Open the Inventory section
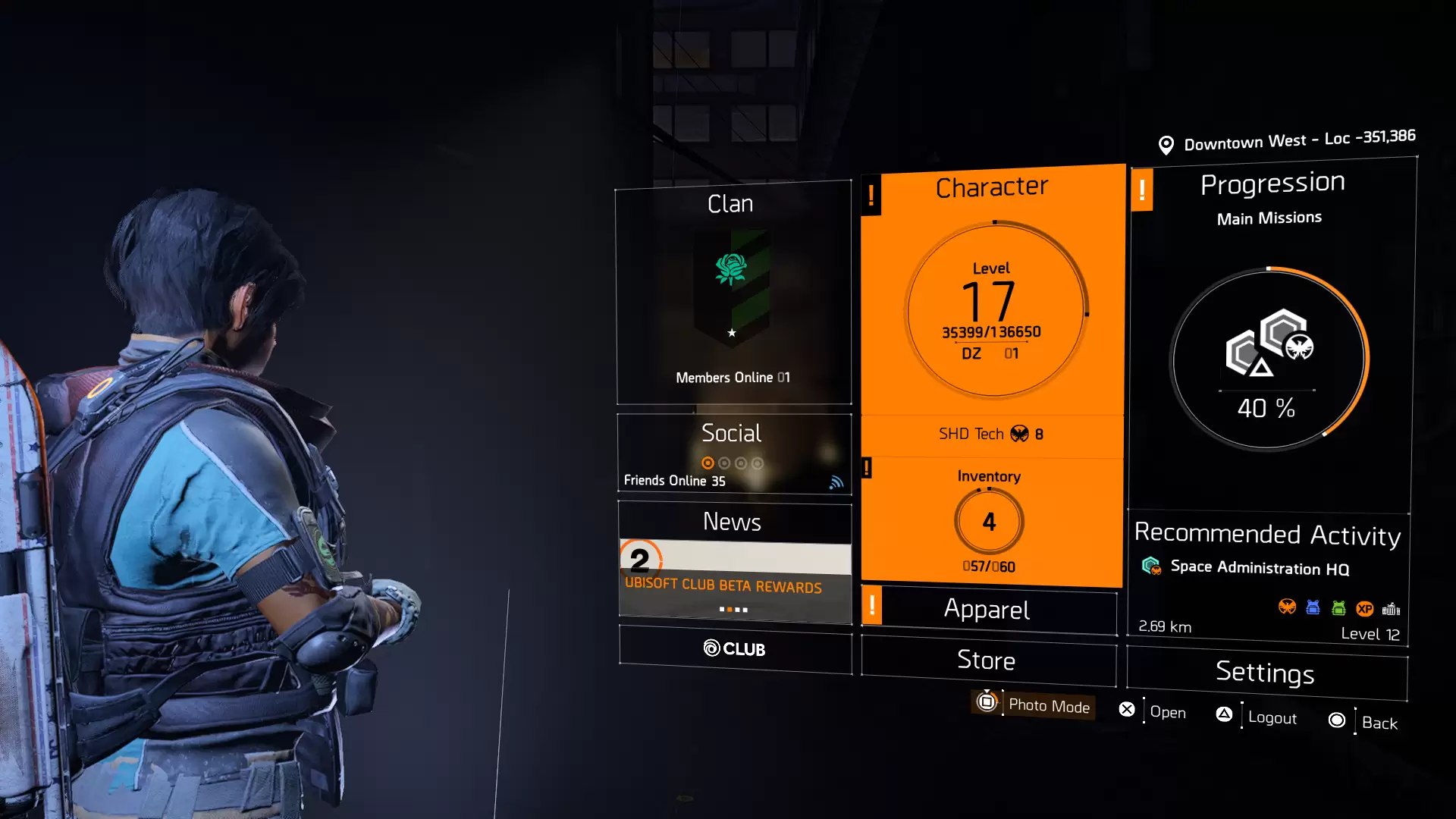 990,521
